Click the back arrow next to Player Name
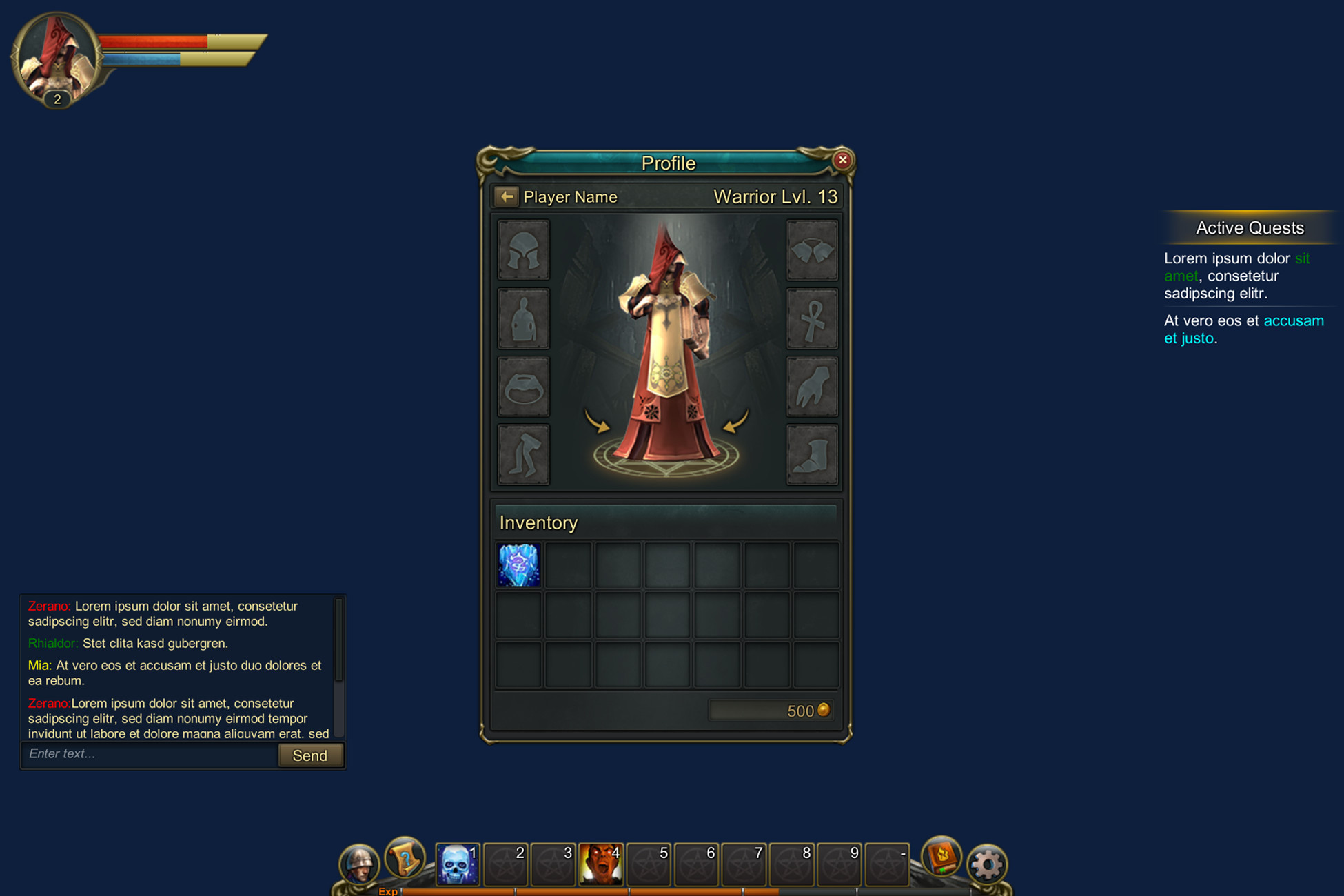The width and height of the screenshot is (1344, 896). [x=507, y=196]
